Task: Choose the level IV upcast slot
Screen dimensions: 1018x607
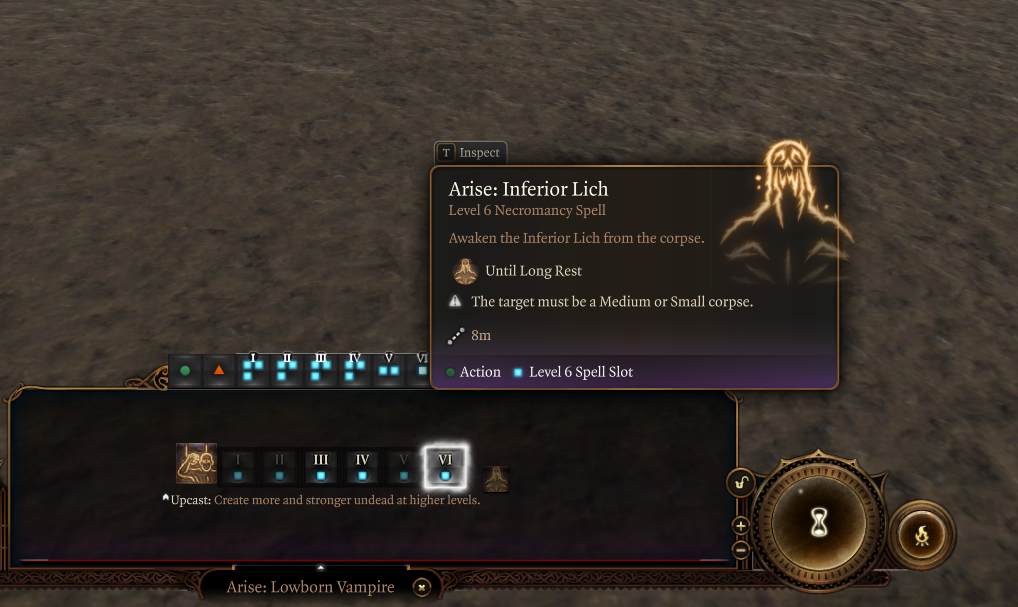Action: pyautogui.click(x=362, y=467)
